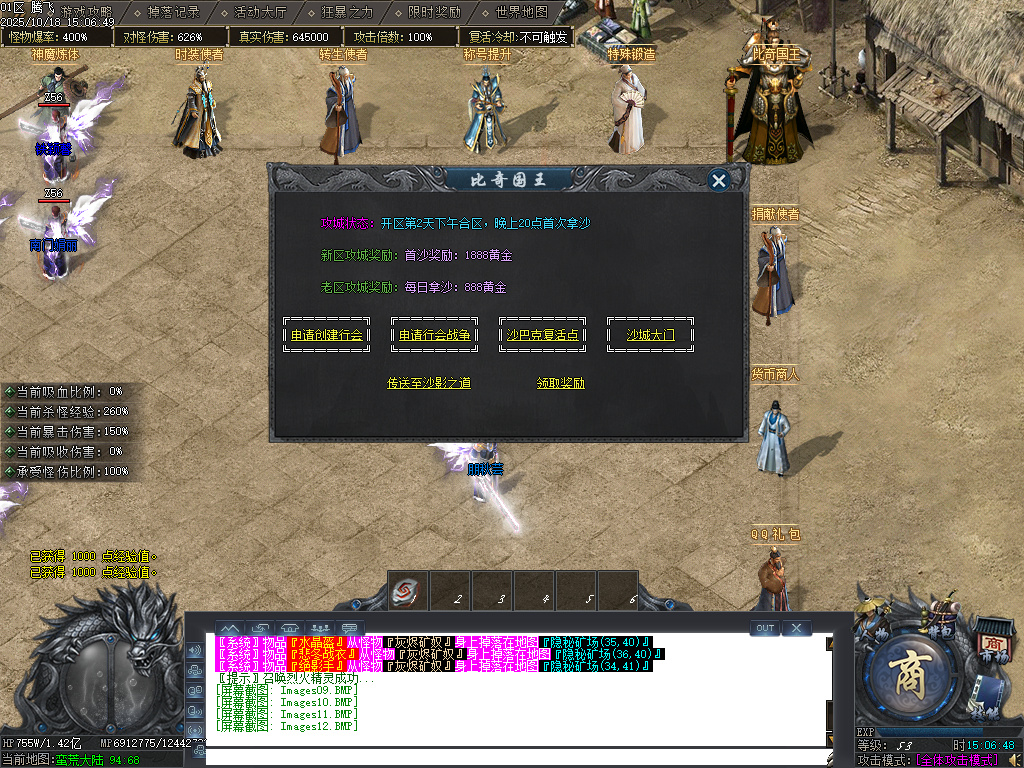Follow the 传送至沙影之道 link
1024x768 pixels.
[x=428, y=383]
